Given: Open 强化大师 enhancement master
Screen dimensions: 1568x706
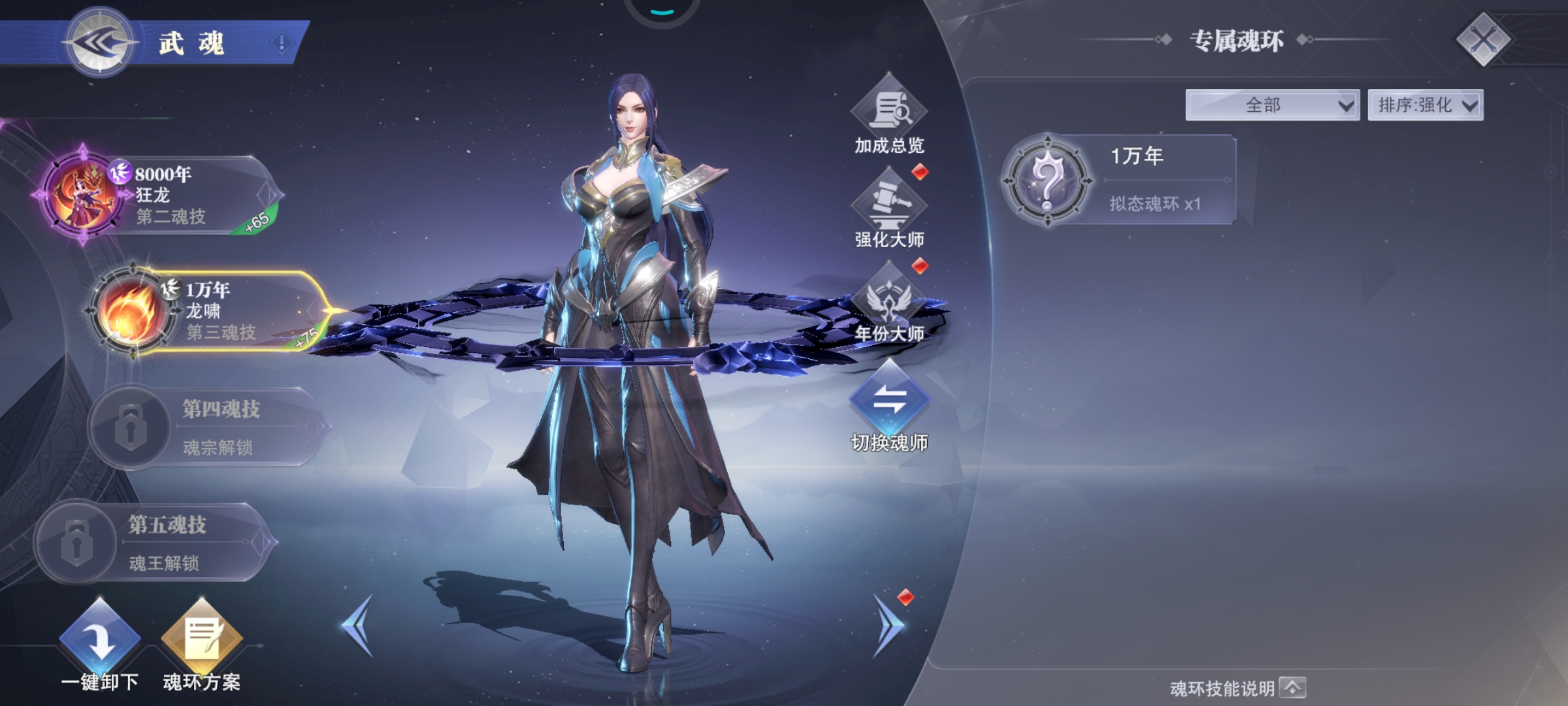Looking at the screenshot, I should tap(889, 209).
